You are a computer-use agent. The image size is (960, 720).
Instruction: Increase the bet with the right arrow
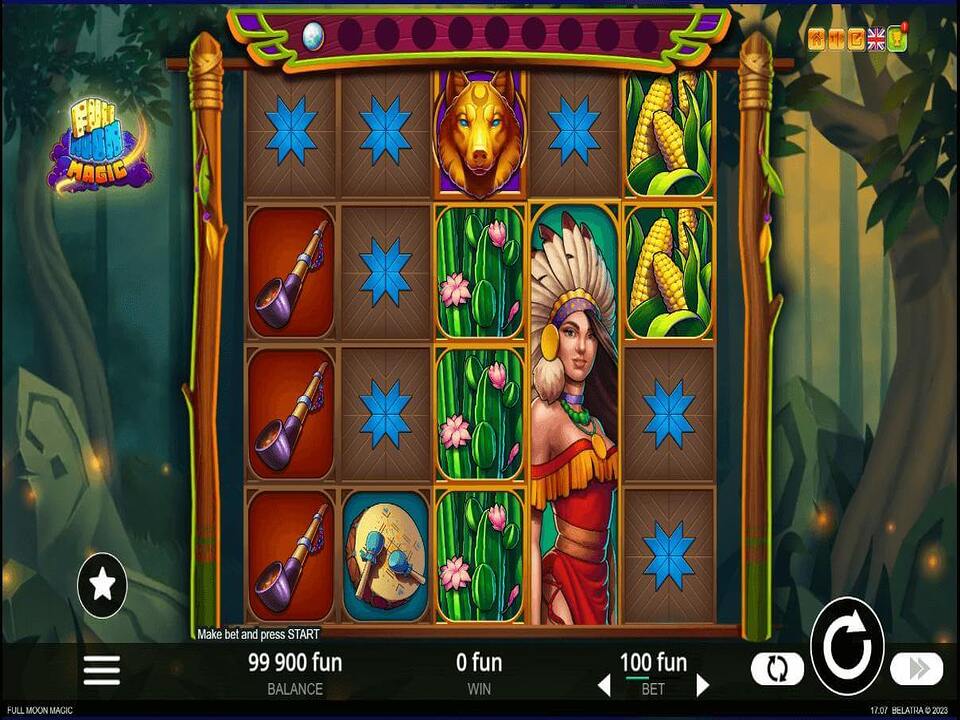tap(703, 685)
